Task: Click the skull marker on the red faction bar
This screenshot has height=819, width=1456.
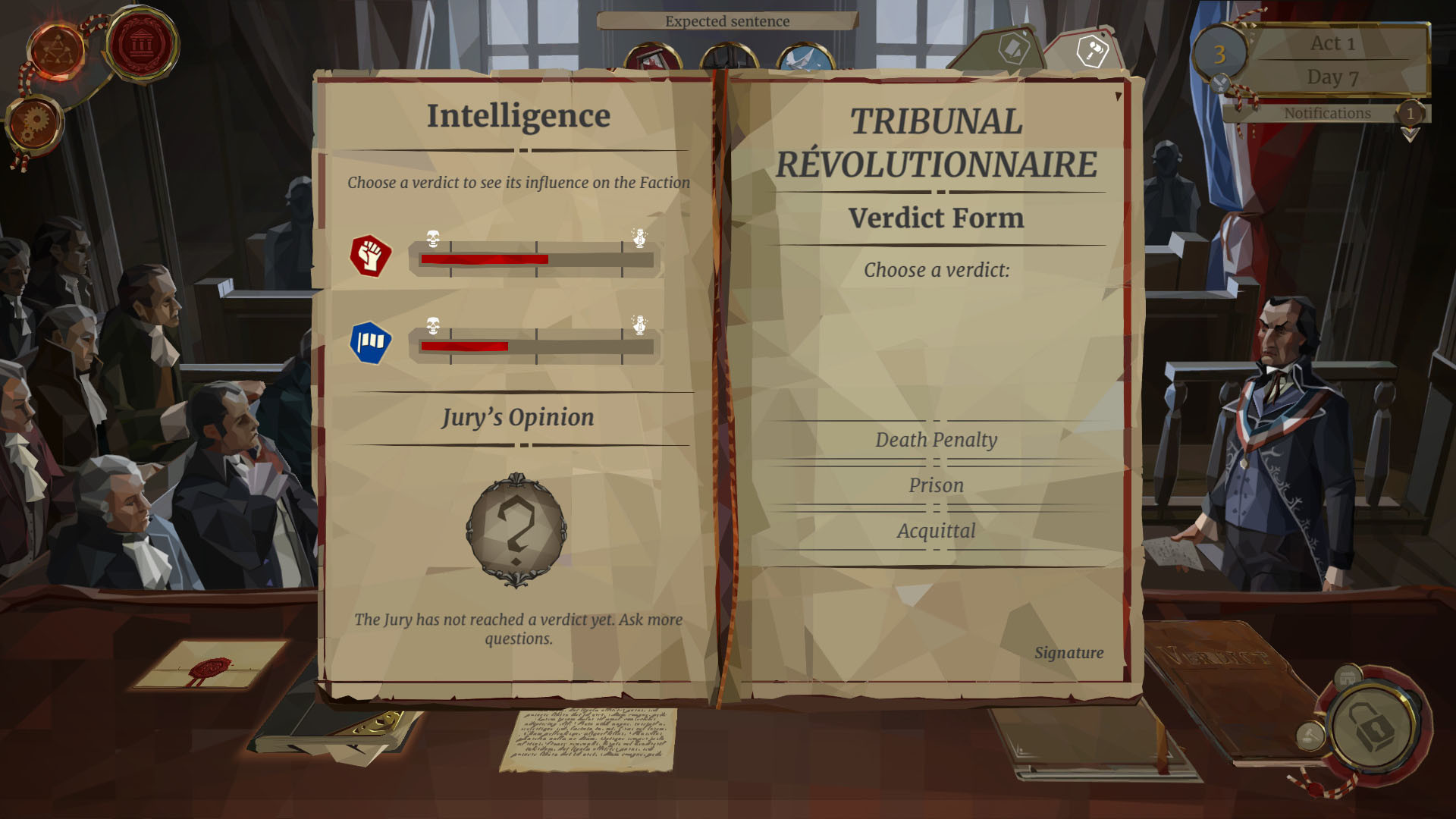Action: coord(433,237)
